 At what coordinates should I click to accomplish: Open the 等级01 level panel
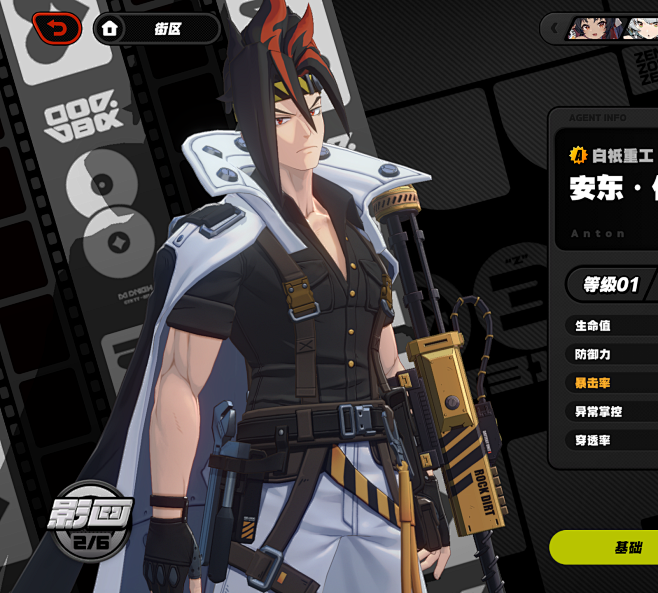click(610, 285)
